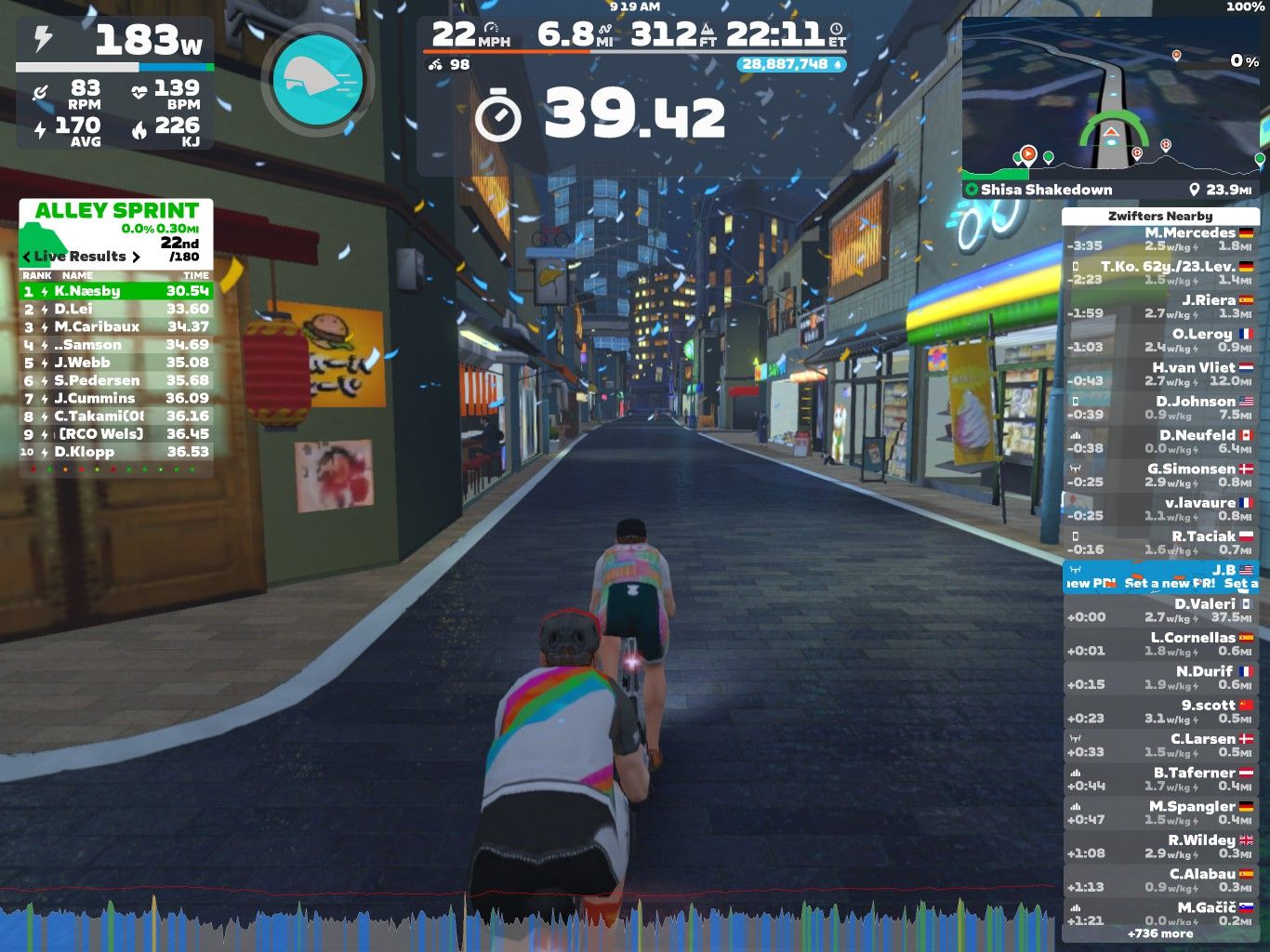Viewport: 1270px width, 952px height.
Task: Pick N.Durif in Zwifters Nearby
Action: pos(1160,678)
